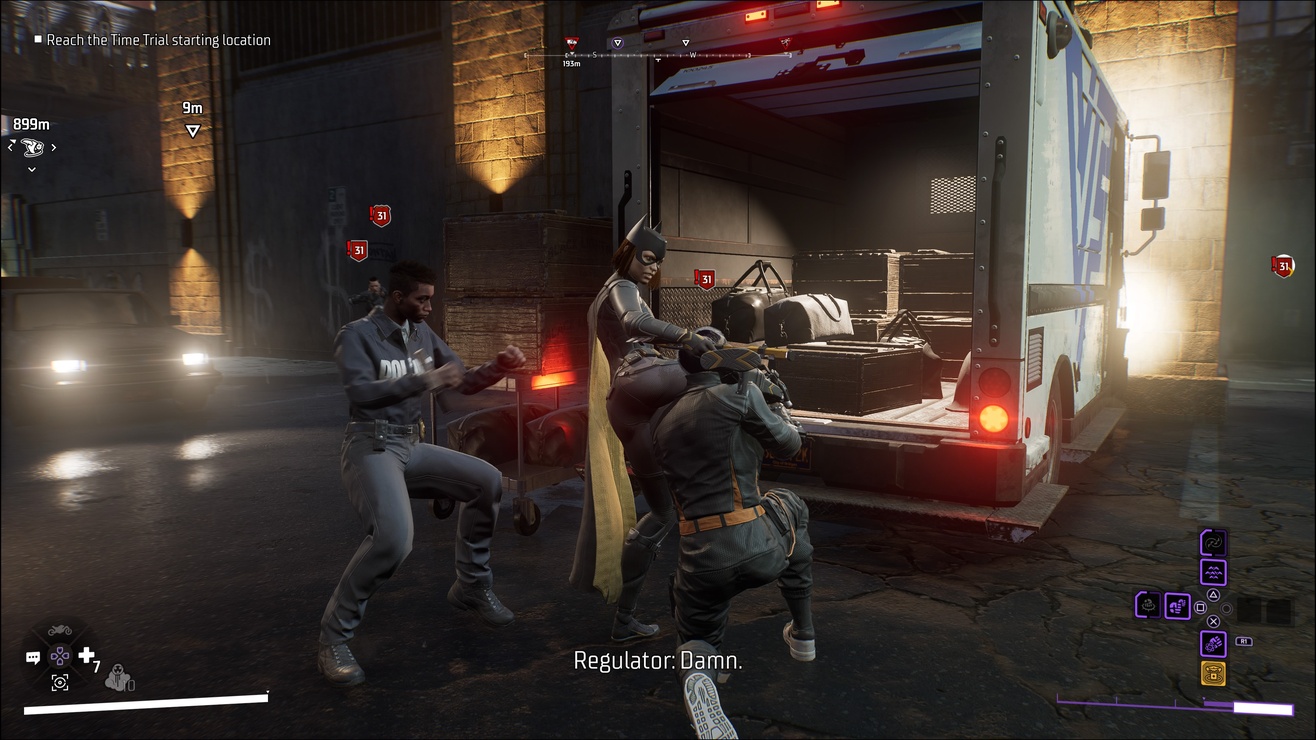
Task: Select the 9m white triangle waypoint marker
Action: tap(192, 131)
